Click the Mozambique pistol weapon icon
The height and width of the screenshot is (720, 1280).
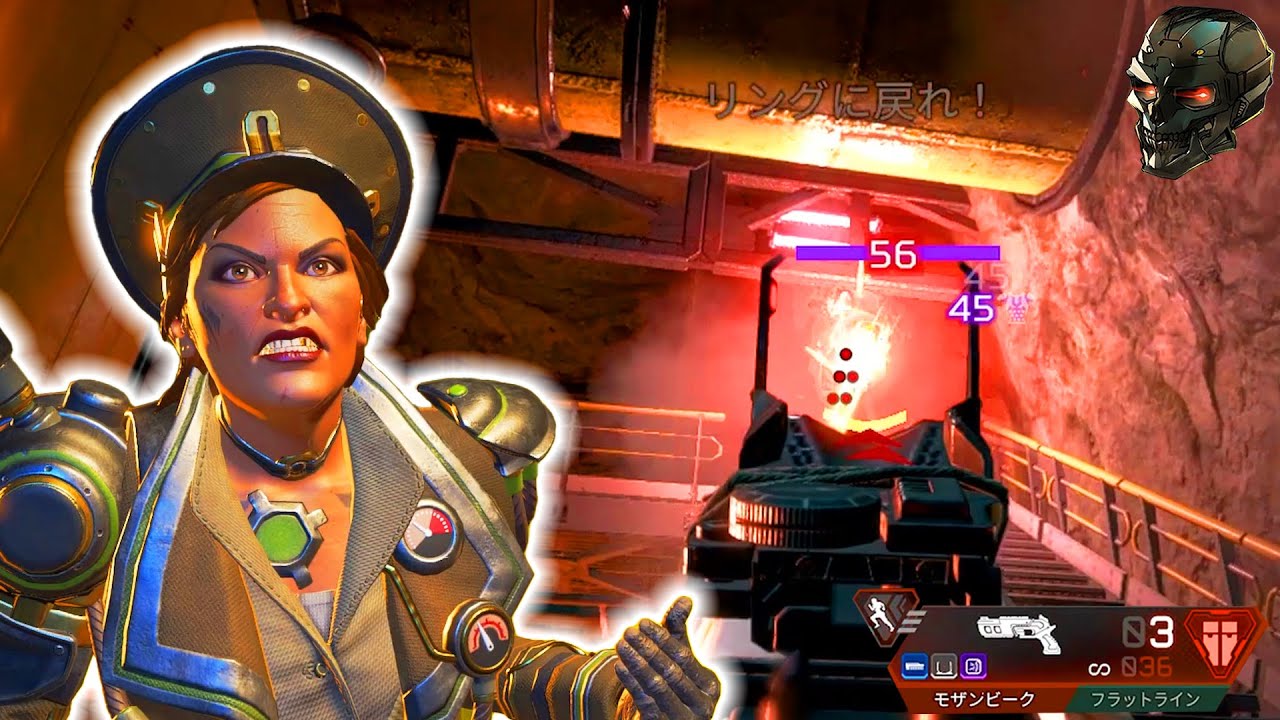[x=1018, y=632]
